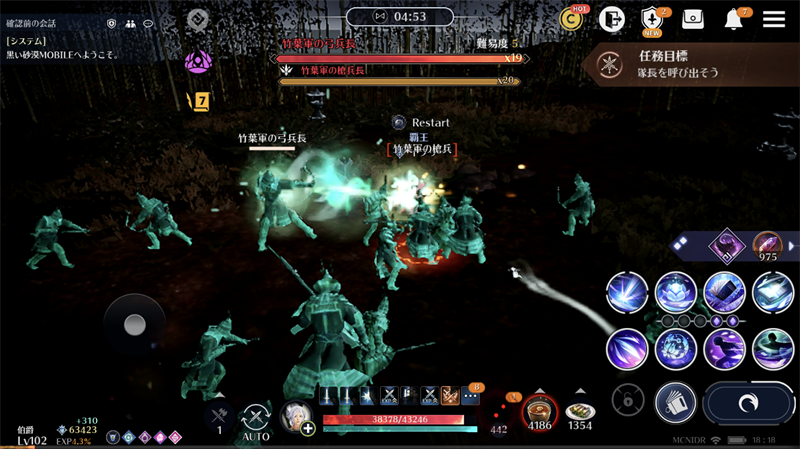Expand the buff list with the ellipsis icon
This screenshot has width=800, height=449.
point(470,397)
